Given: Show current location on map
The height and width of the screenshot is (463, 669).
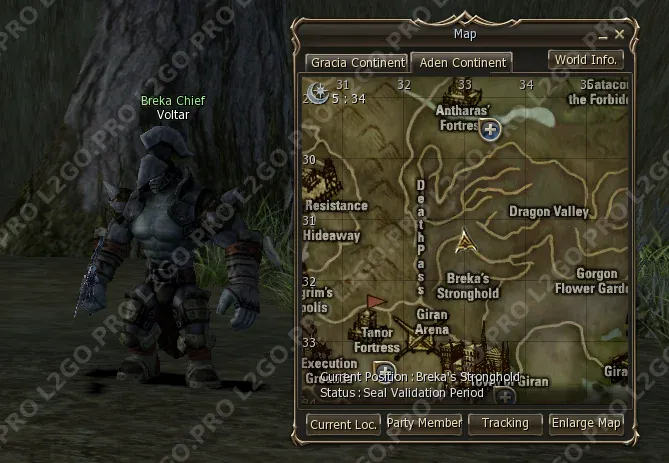Looking at the screenshot, I should pos(343,424).
